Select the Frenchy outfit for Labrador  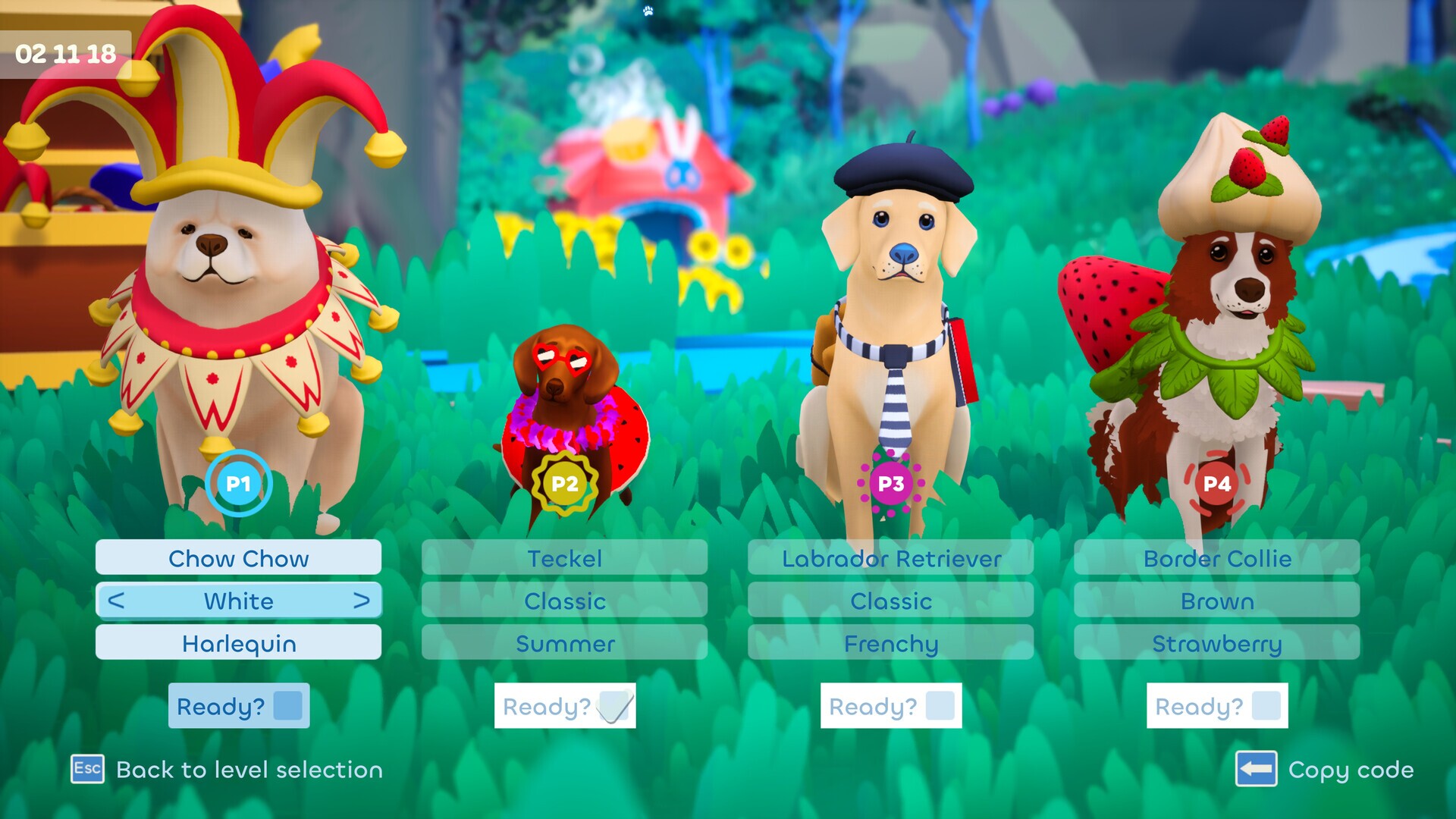click(890, 644)
